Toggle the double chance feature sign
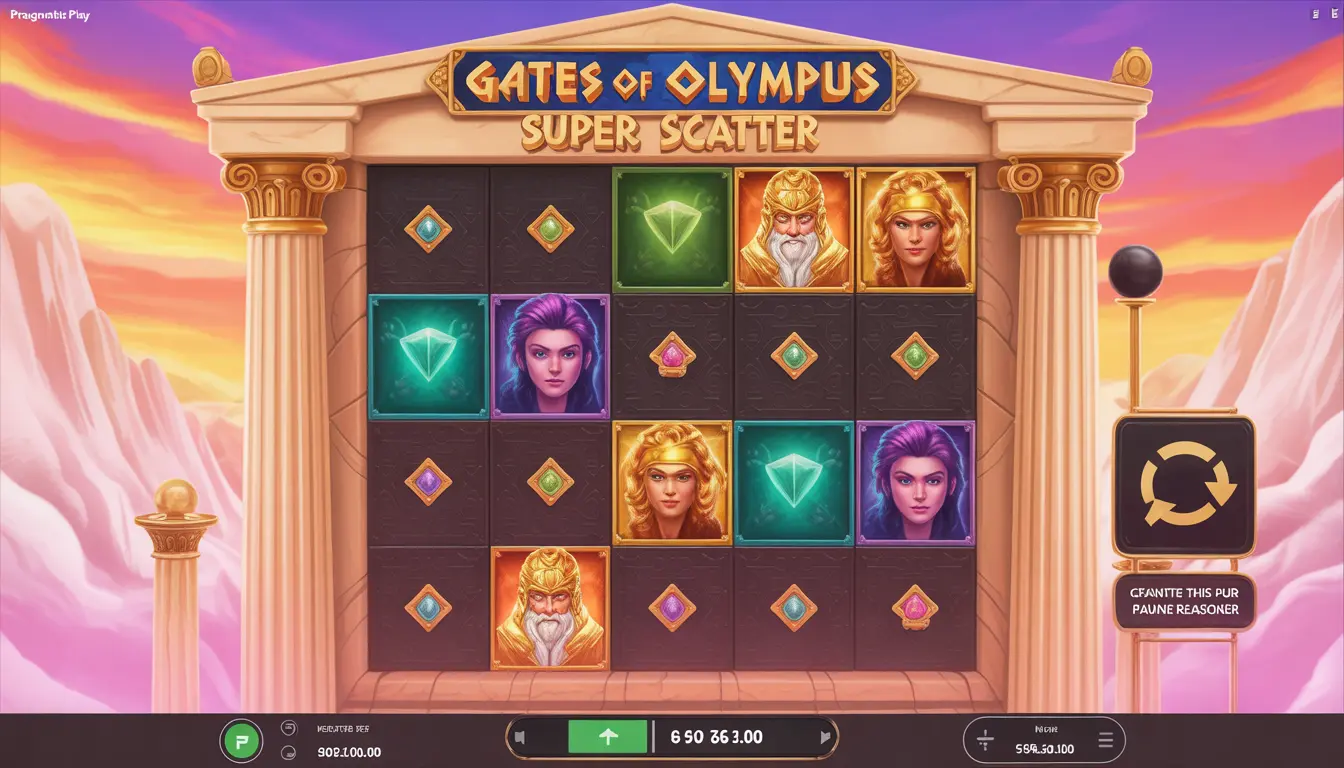This screenshot has width=1344, height=768. point(1186,488)
